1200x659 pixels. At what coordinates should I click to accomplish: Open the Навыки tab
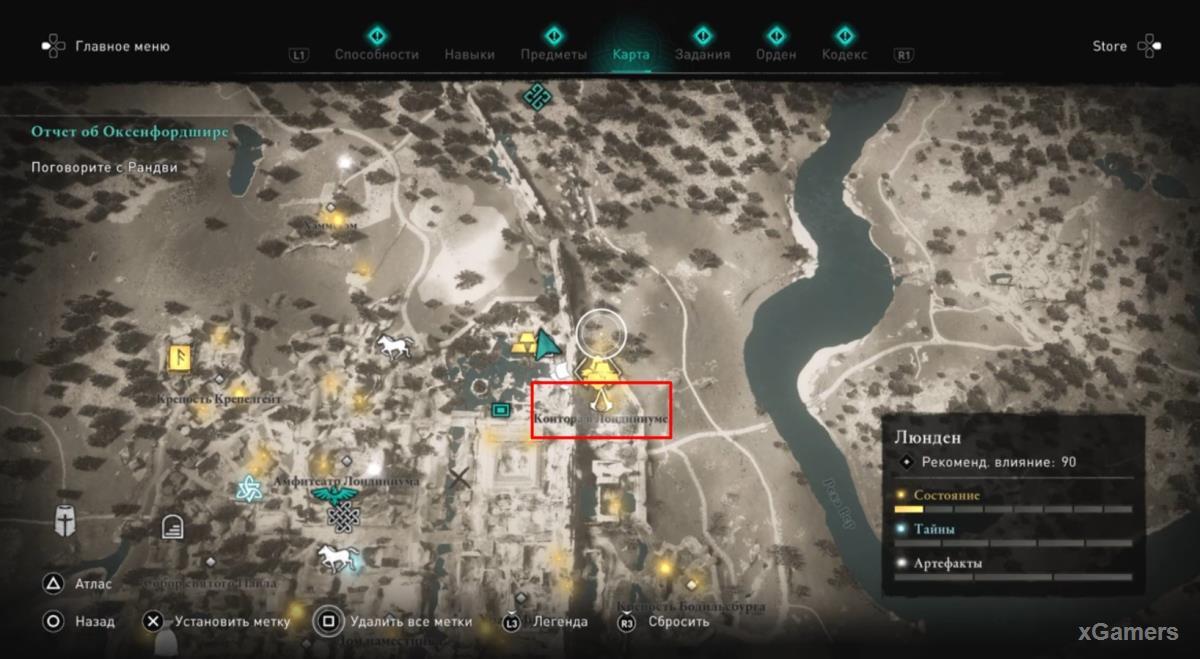pyautogui.click(x=469, y=55)
